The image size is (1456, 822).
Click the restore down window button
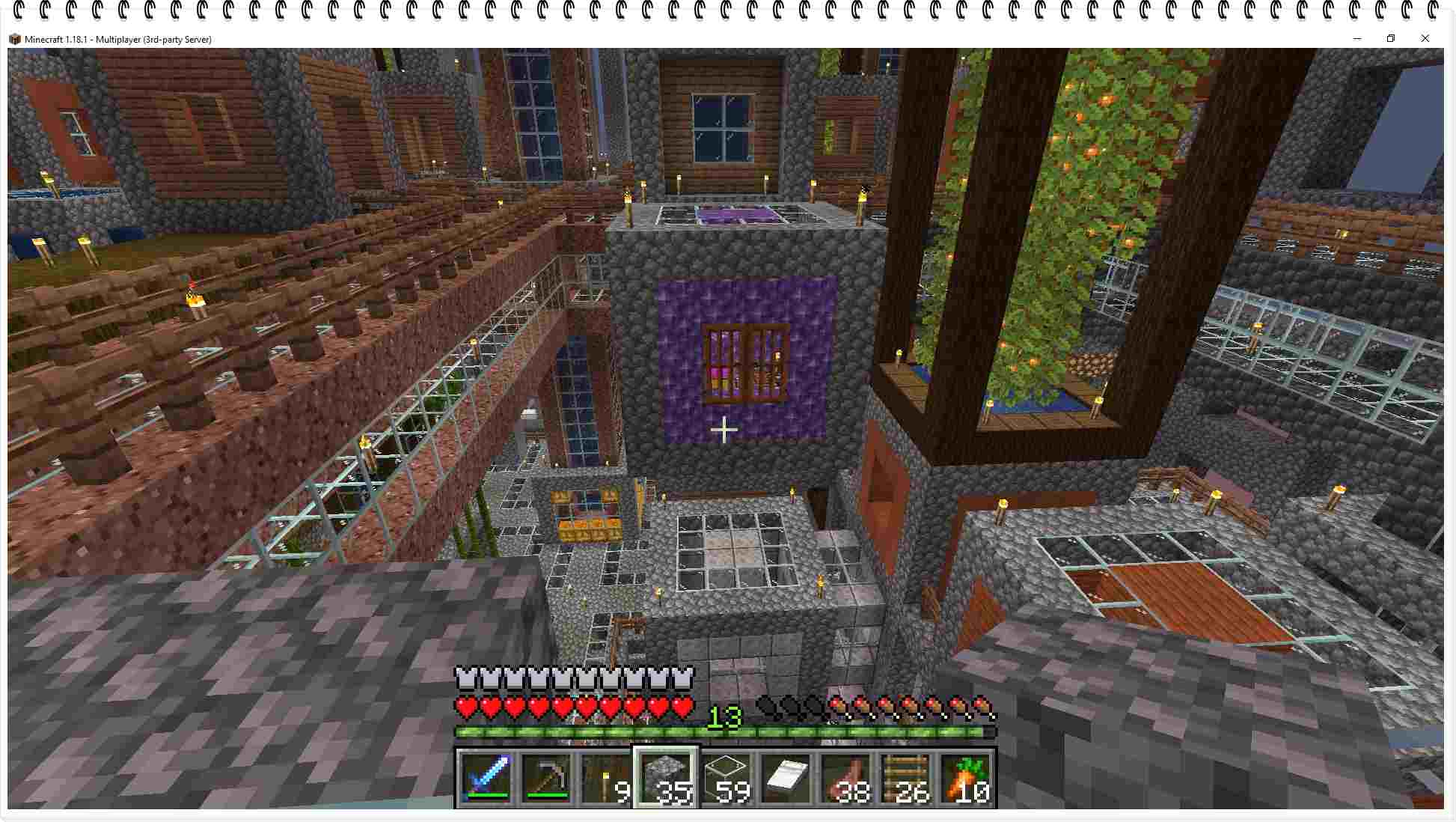(1392, 38)
